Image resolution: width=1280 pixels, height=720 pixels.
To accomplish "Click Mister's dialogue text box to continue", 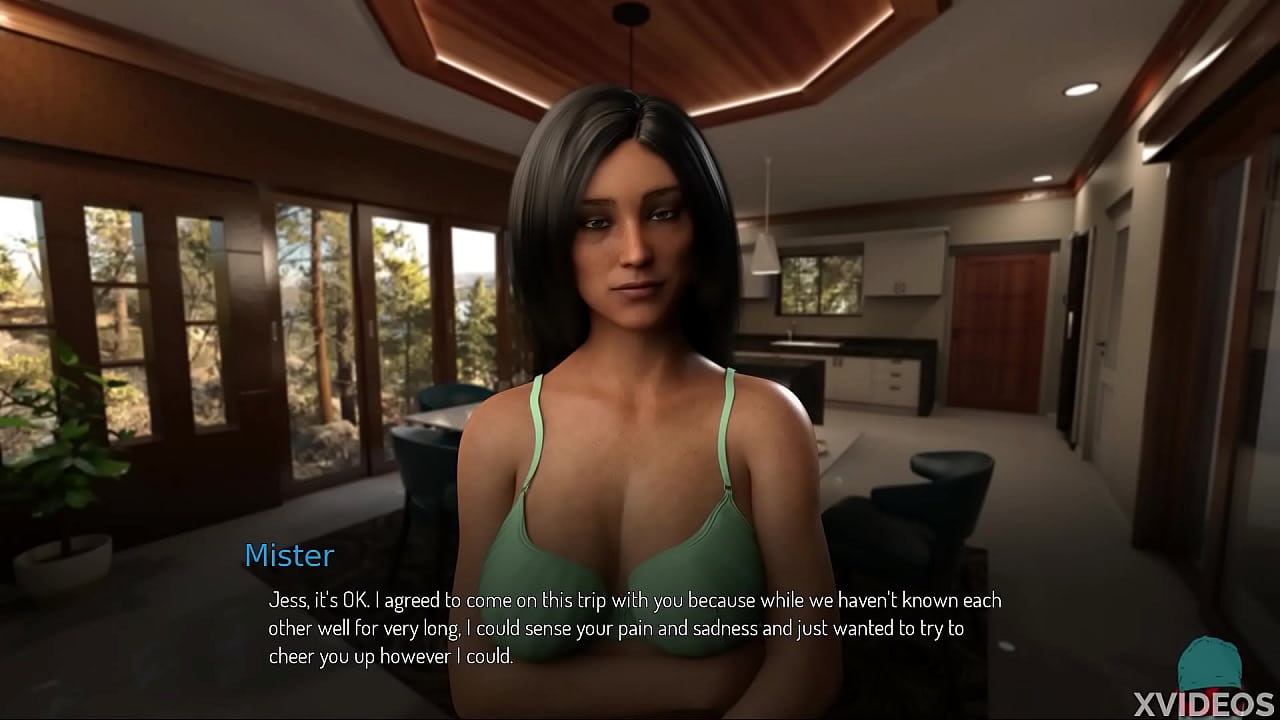I will coord(634,628).
